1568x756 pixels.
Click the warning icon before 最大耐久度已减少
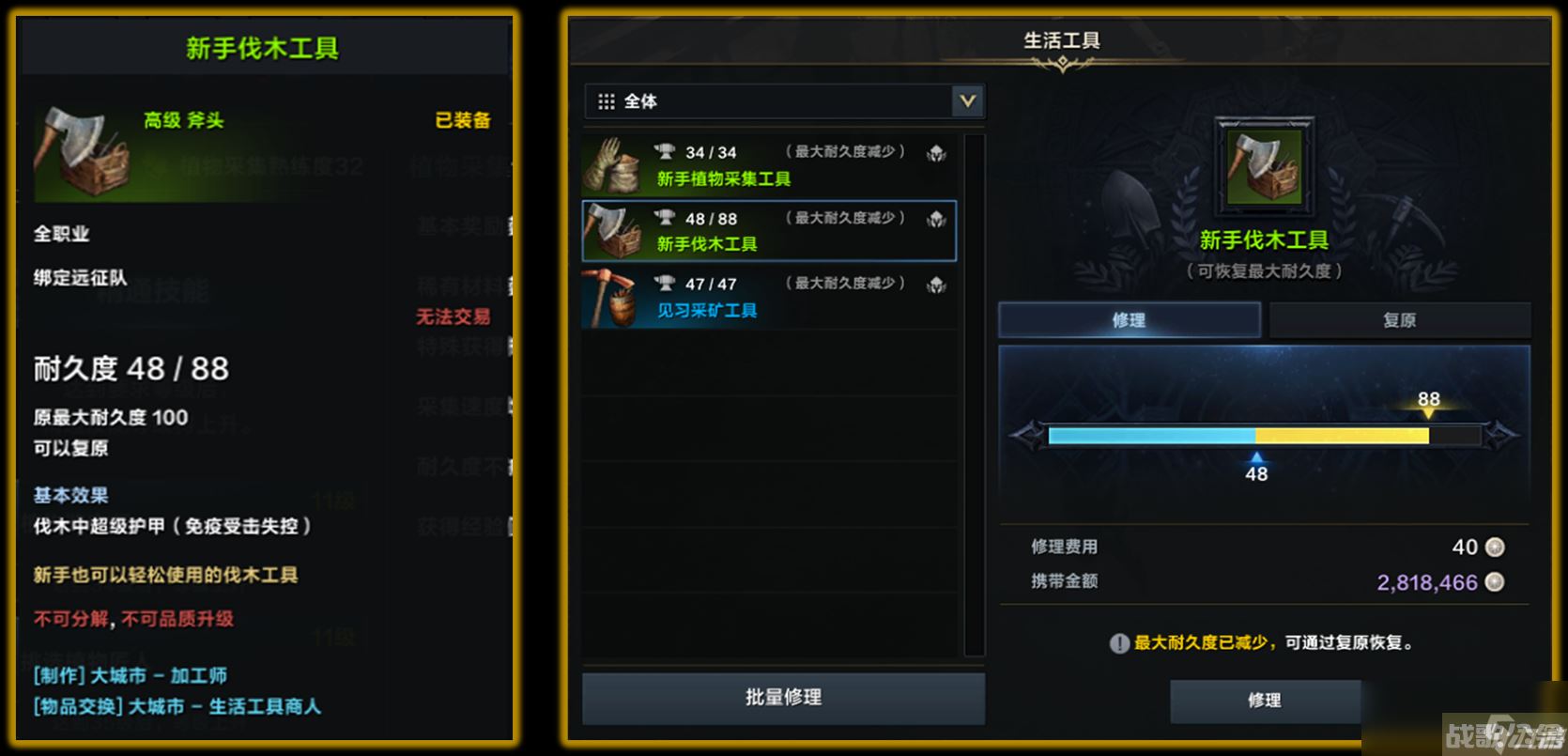coord(1118,643)
